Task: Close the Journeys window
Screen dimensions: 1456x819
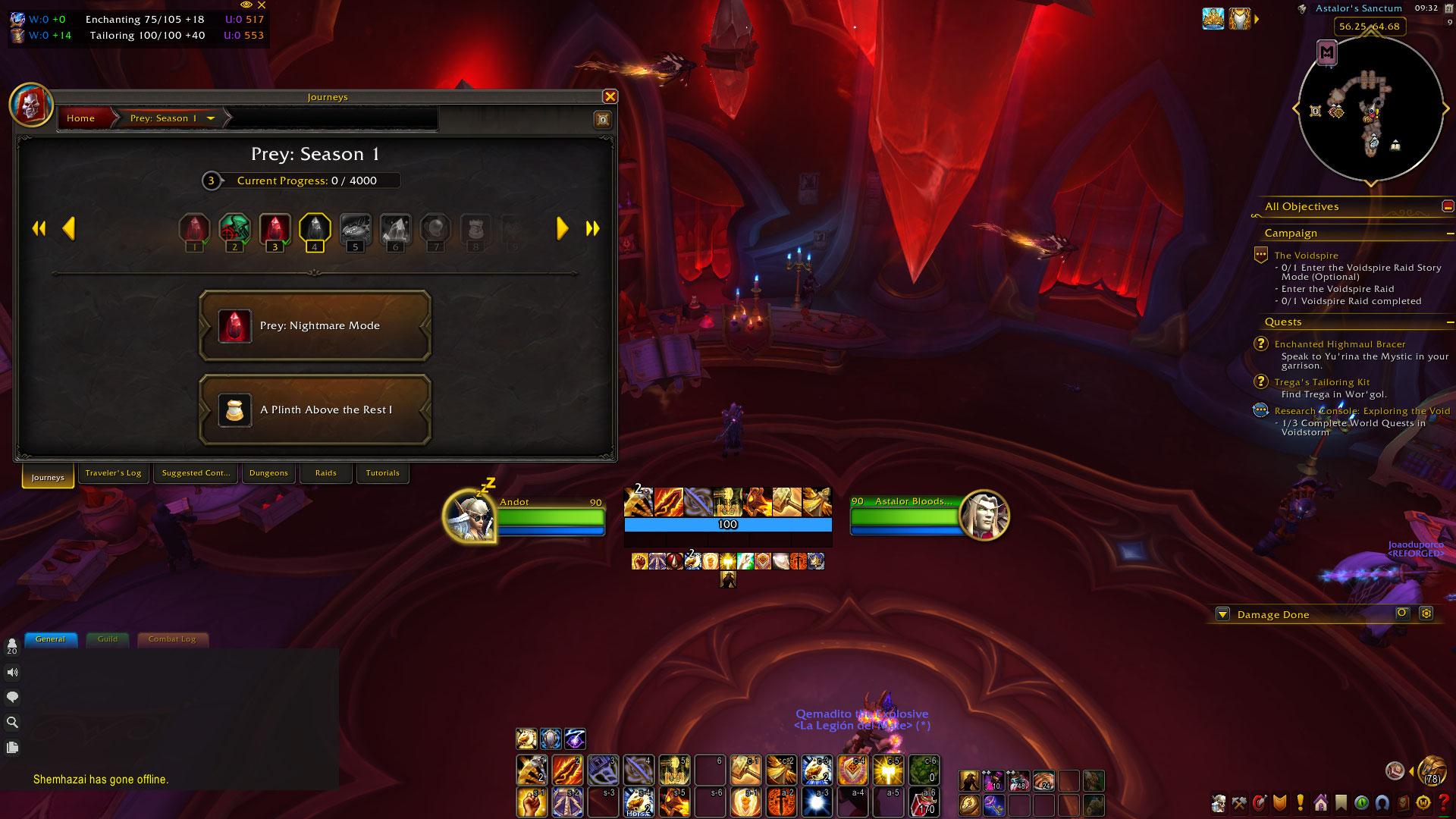Action: point(610,97)
